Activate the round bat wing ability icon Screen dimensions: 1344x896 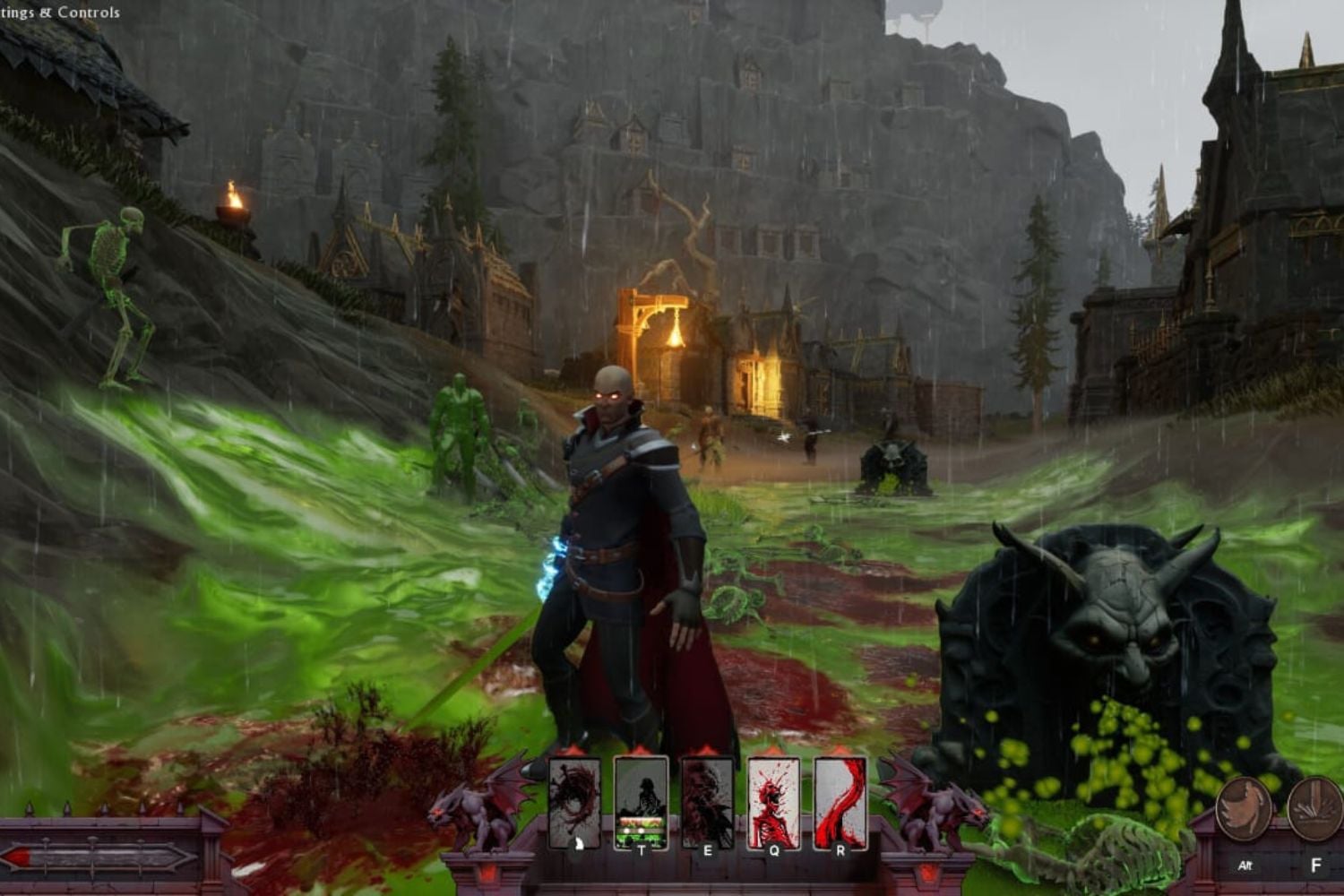(x=1244, y=809)
